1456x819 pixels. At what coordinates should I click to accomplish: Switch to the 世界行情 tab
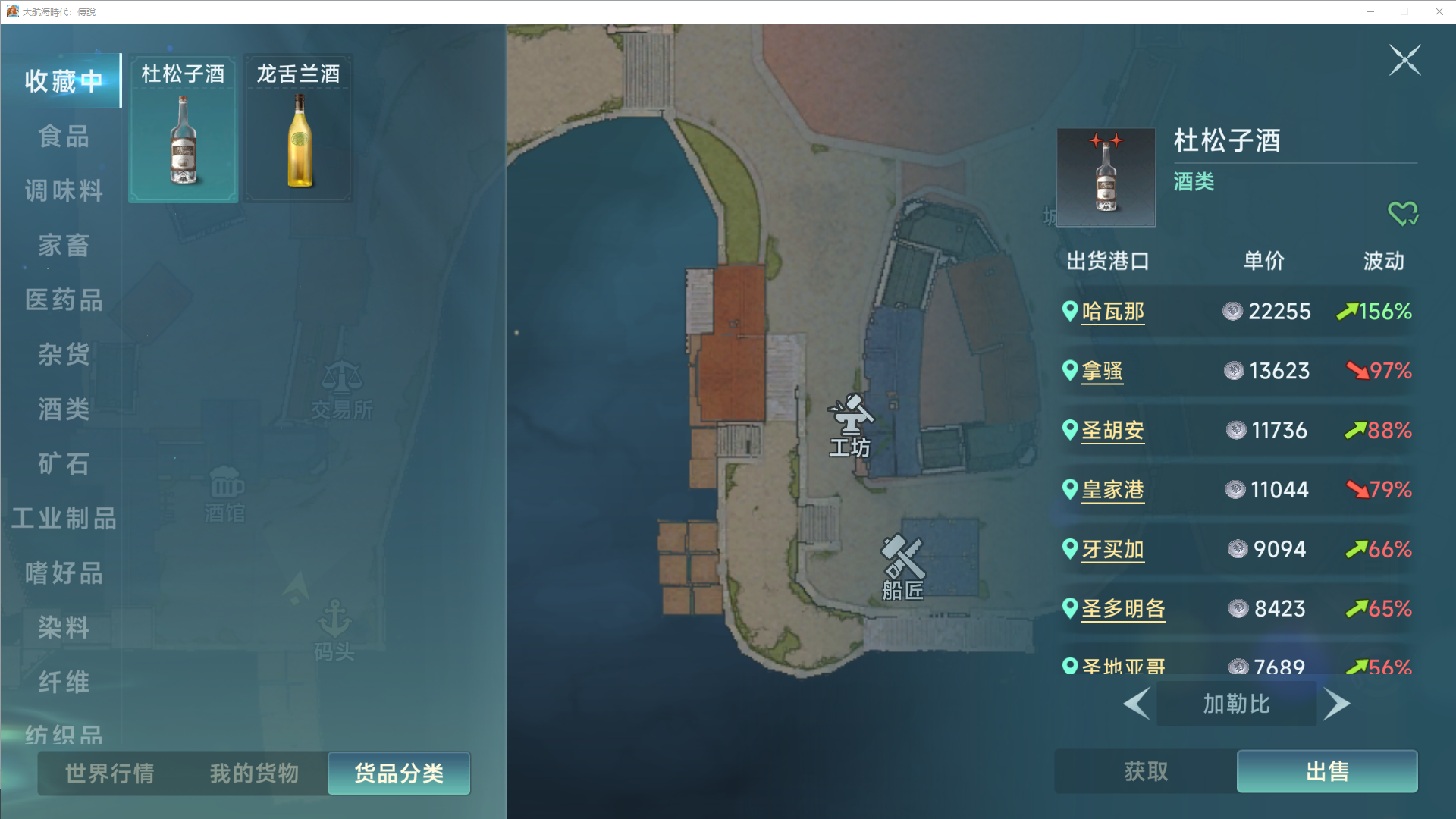click(x=108, y=773)
